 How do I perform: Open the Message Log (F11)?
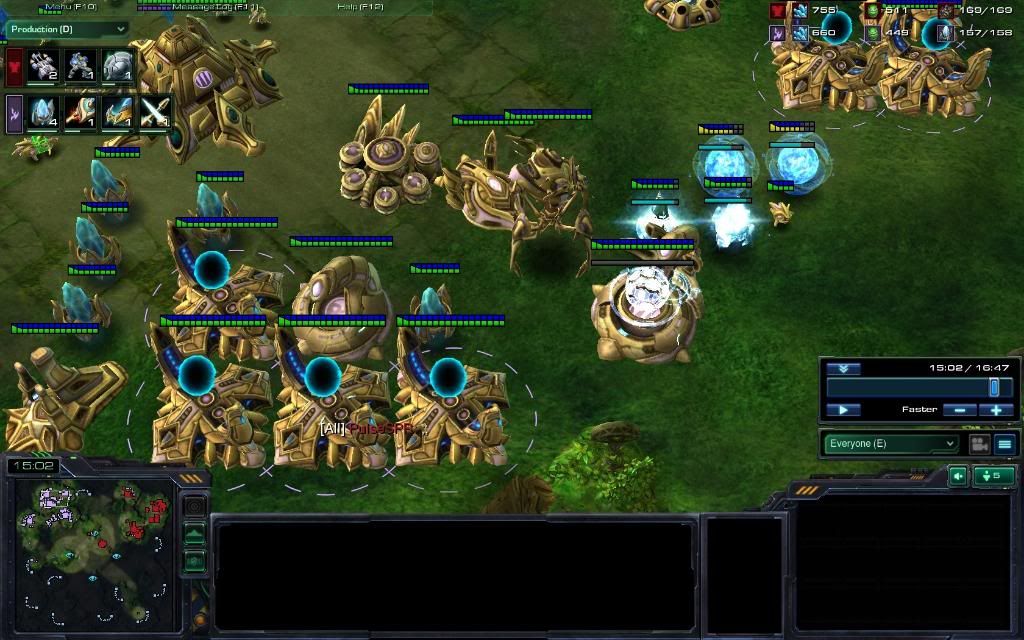pyautogui.click(x=214, y=7)
